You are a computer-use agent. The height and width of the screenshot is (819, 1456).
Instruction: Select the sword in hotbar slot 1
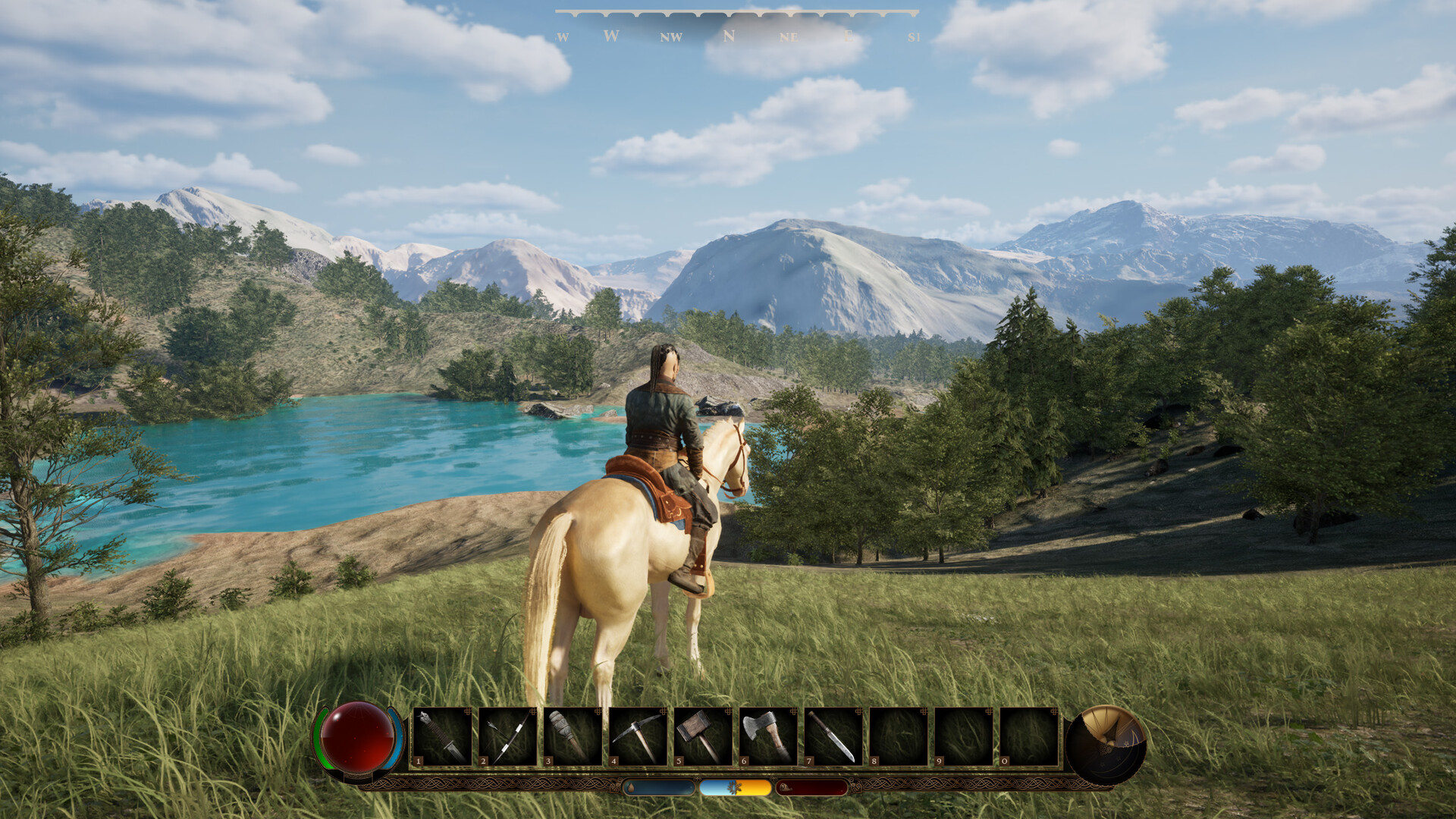pos(442,736)
